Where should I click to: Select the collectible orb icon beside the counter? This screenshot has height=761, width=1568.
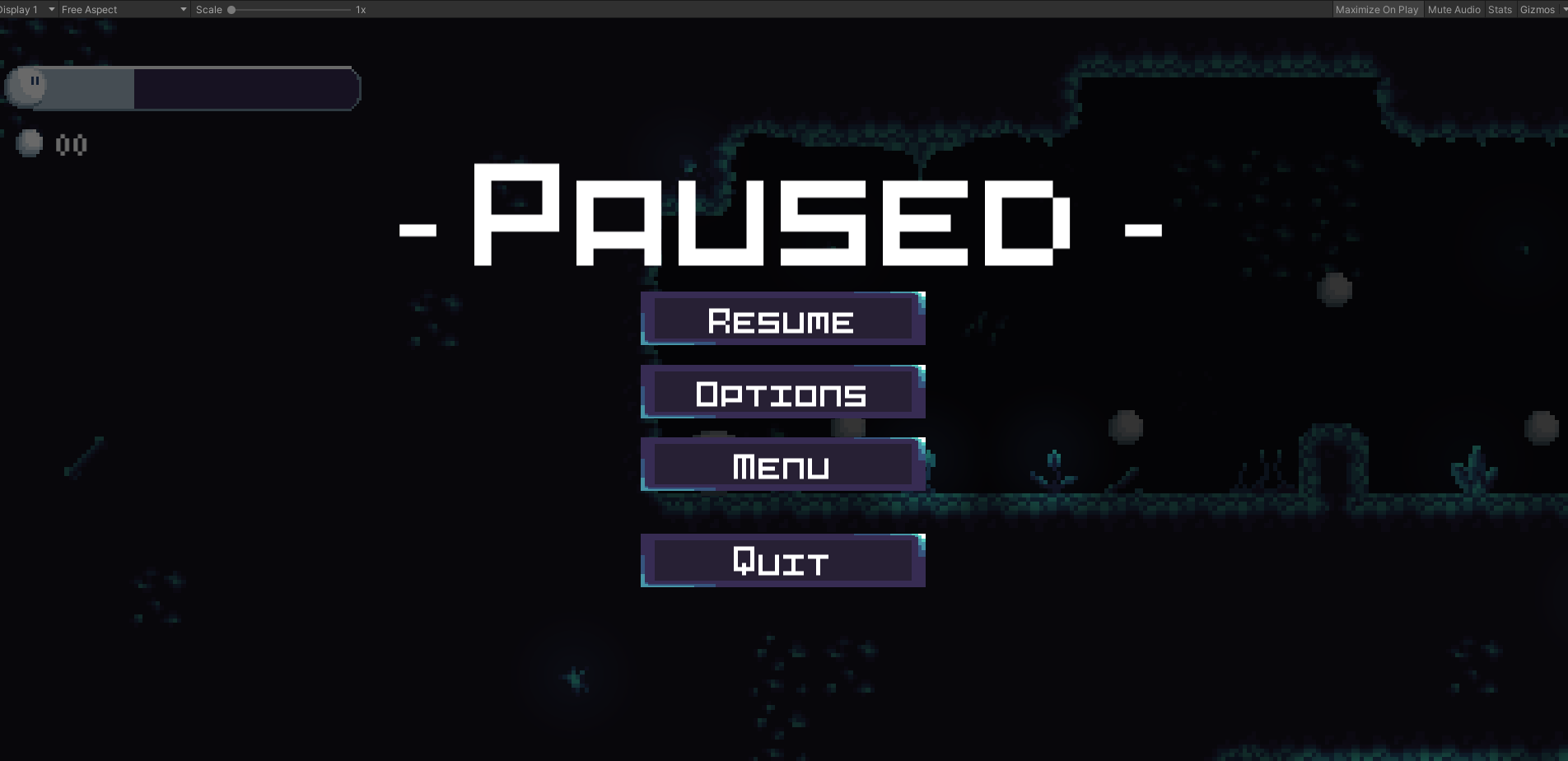point(28,143)
